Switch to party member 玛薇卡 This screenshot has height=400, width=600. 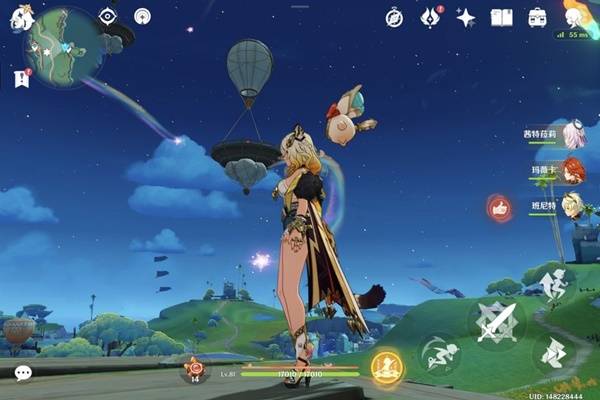click(x=572, y=171)
